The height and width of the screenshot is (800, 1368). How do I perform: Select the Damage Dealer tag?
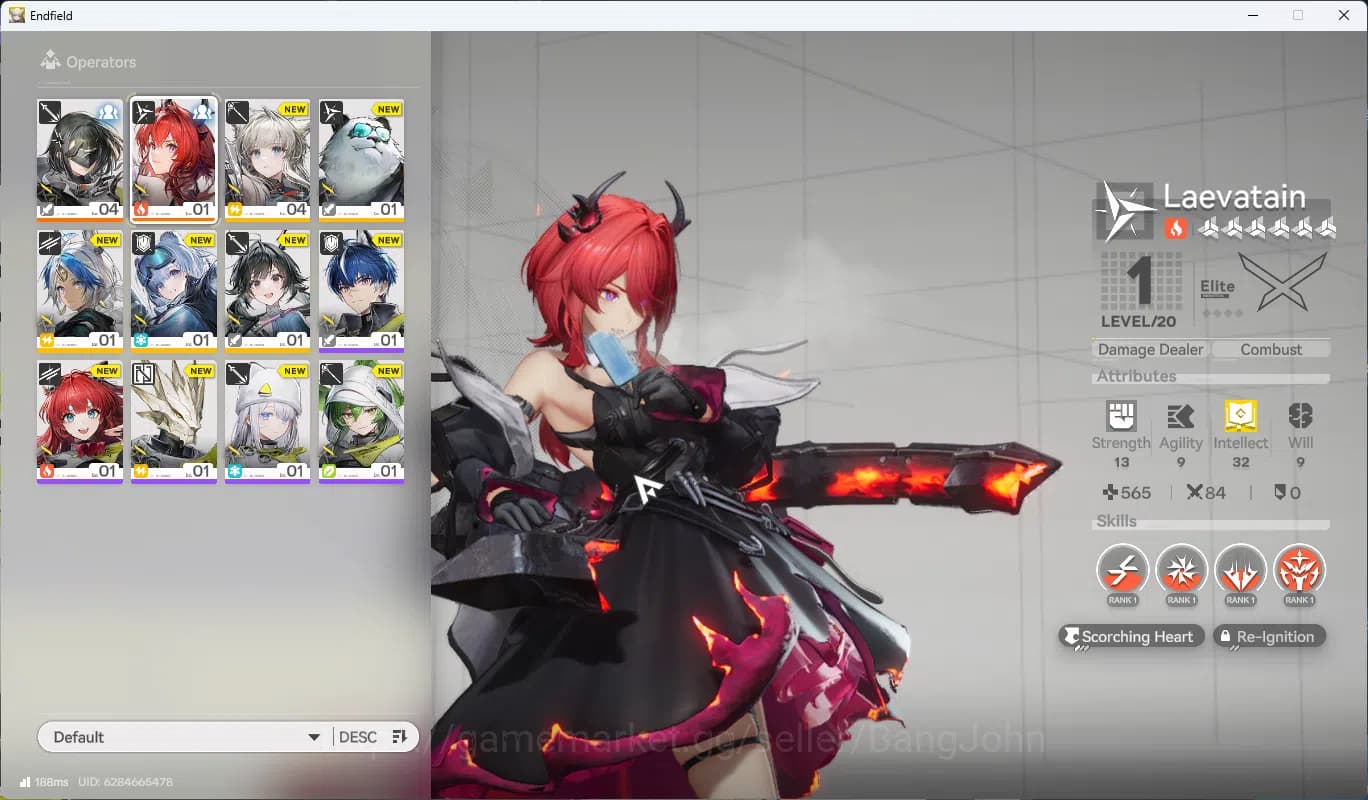[x=1150, y=349]
